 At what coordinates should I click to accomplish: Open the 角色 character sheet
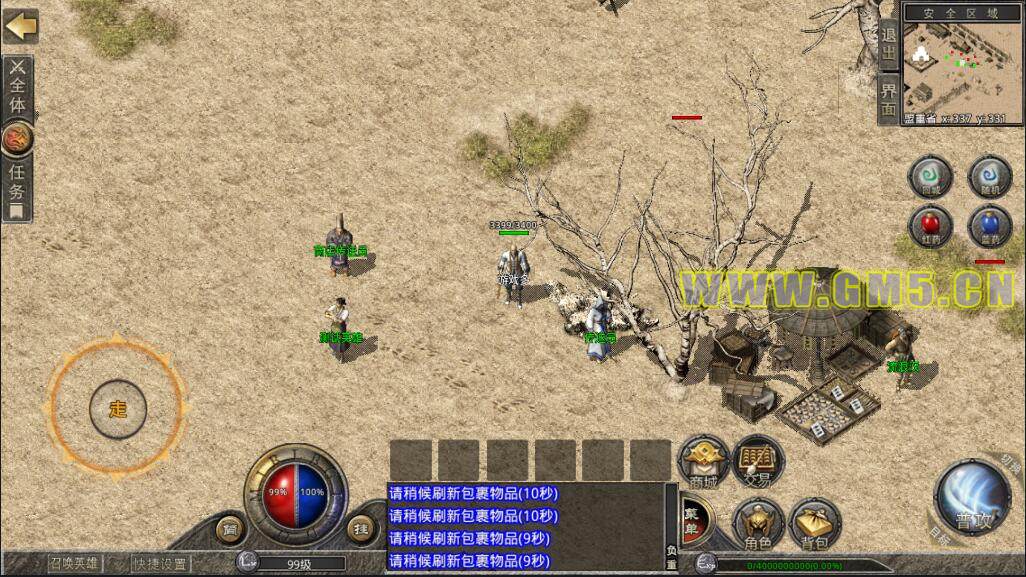tap(758, 523)
